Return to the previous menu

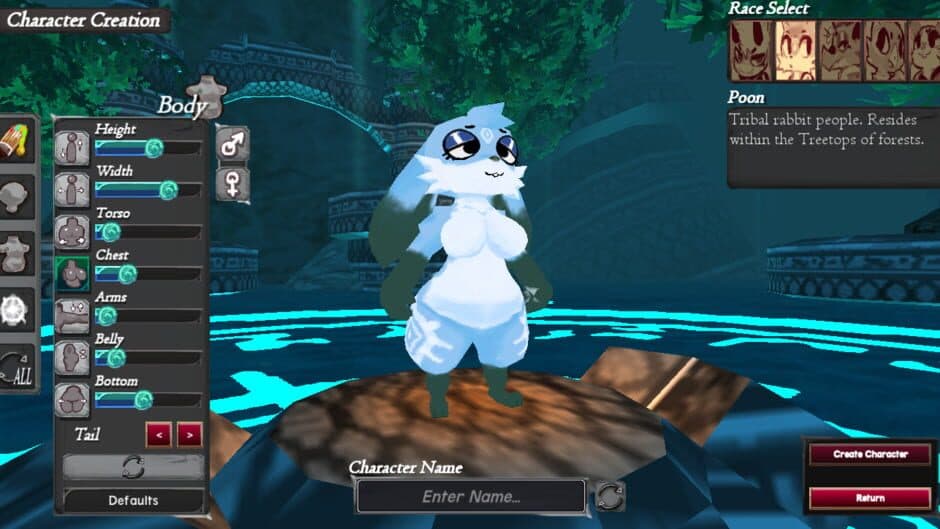[x=870, y=497]
